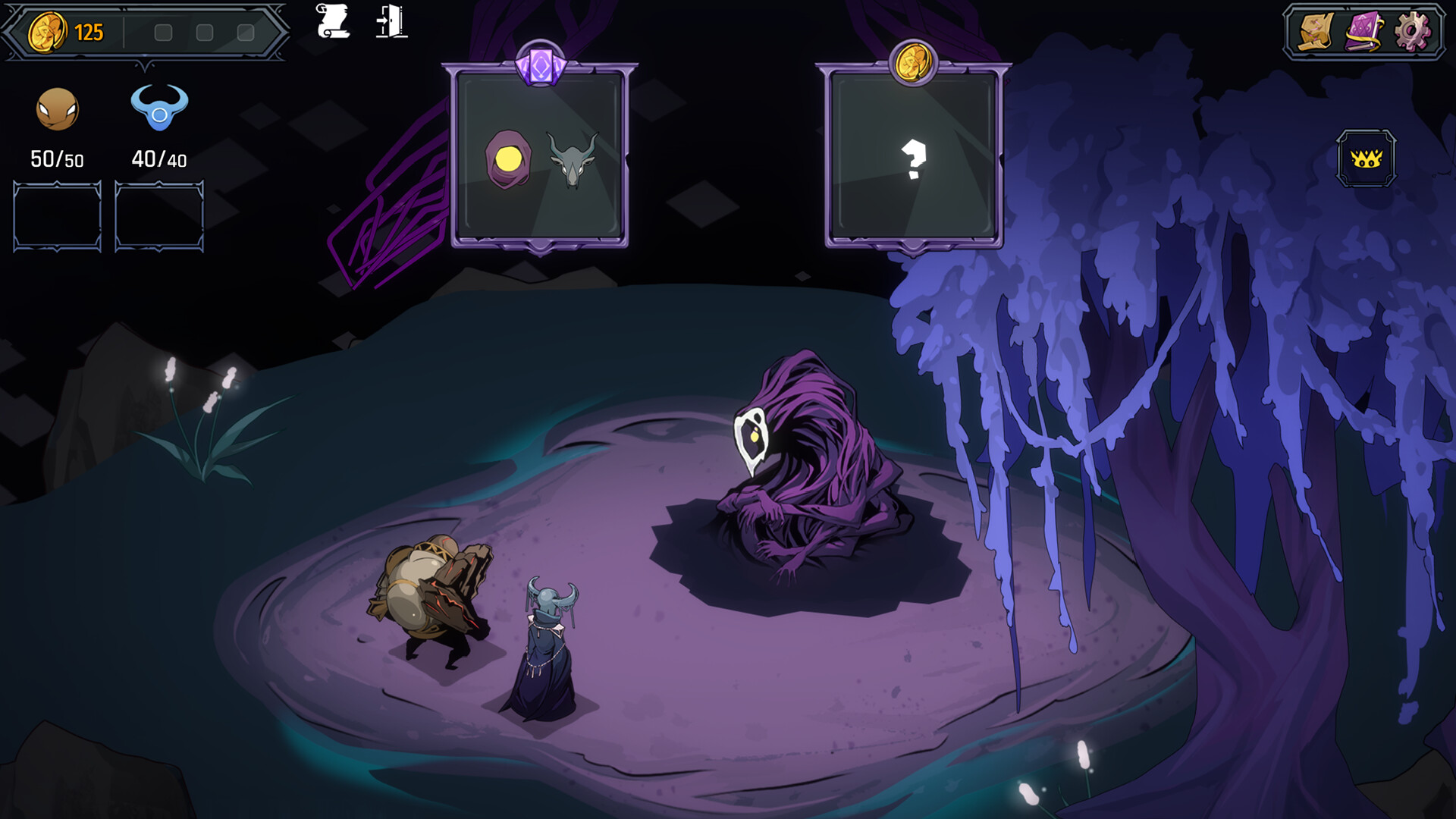Viewport: 1456px width, 819px height.
Task: Open the purple spellbook
Action: click(1365, 32)
